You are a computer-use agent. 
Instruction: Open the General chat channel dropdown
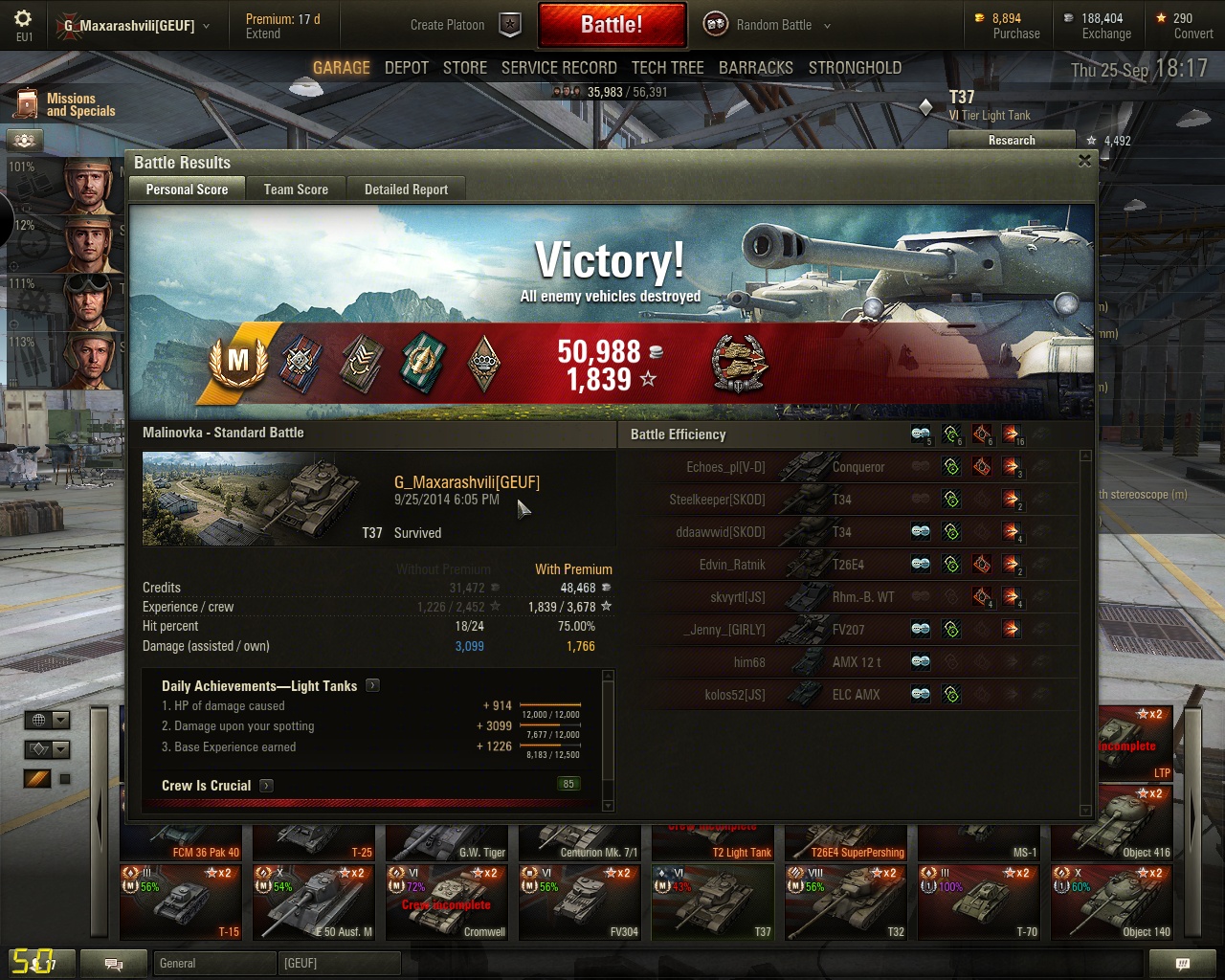click(214, 963)
